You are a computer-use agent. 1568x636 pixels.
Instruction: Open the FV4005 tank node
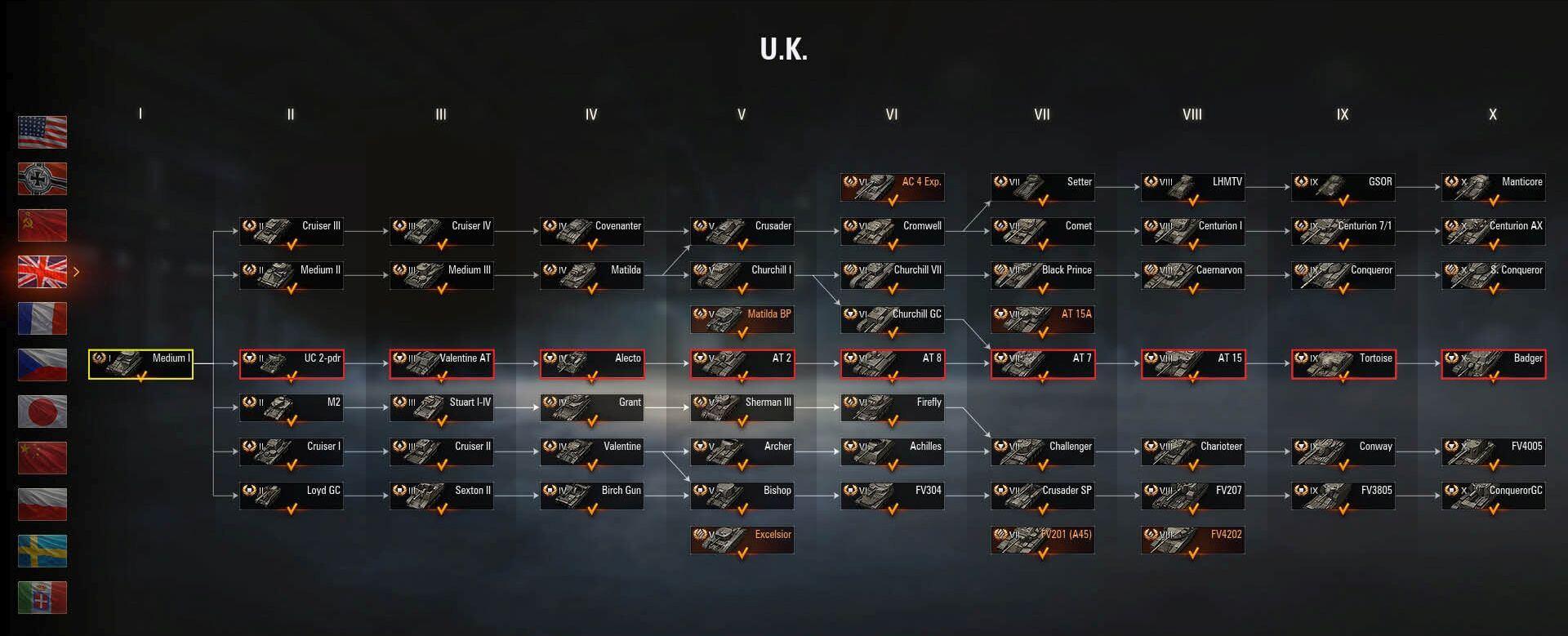point(1493,452)
